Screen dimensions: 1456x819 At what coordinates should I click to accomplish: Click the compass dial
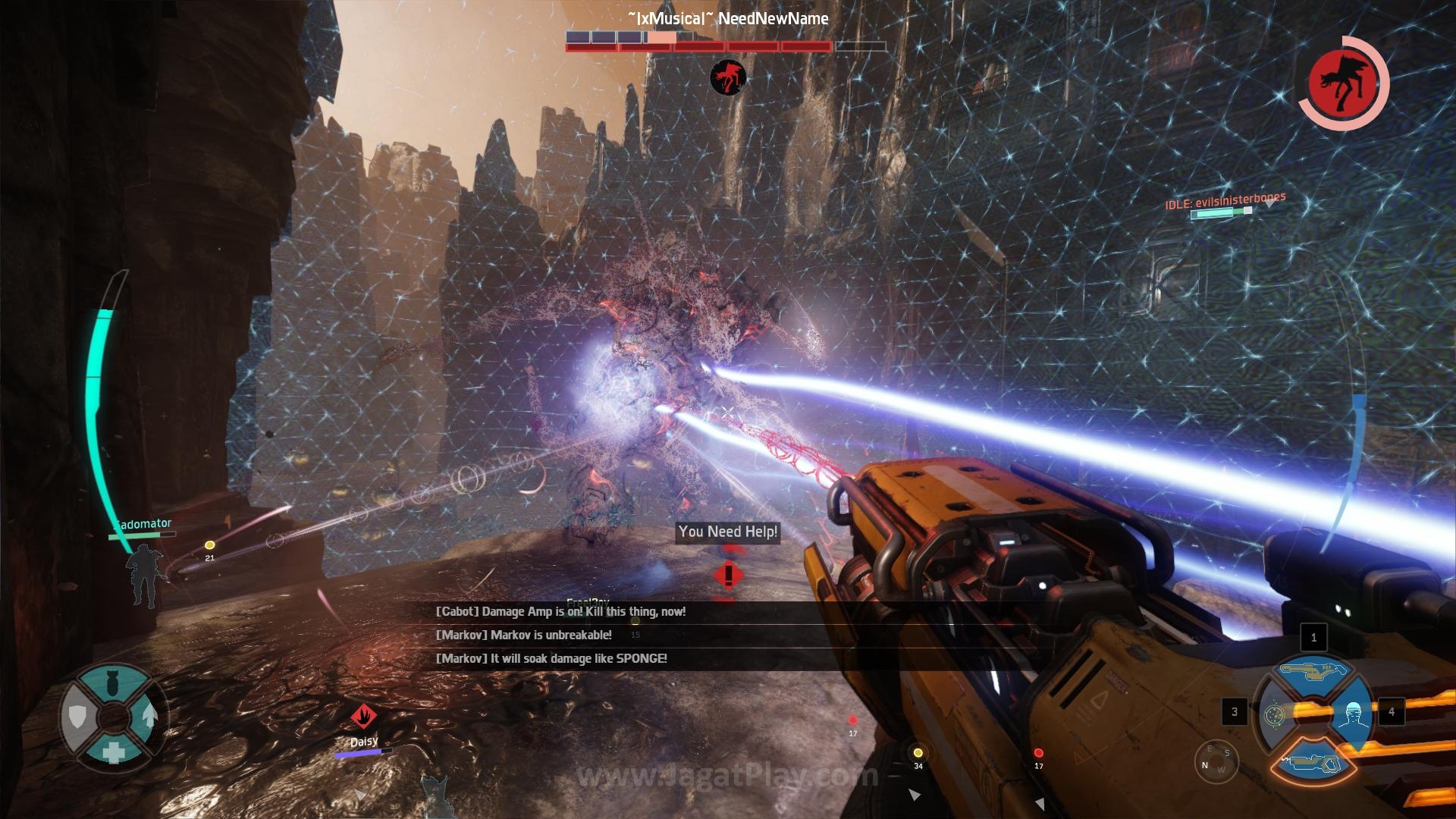[1216, 759]
